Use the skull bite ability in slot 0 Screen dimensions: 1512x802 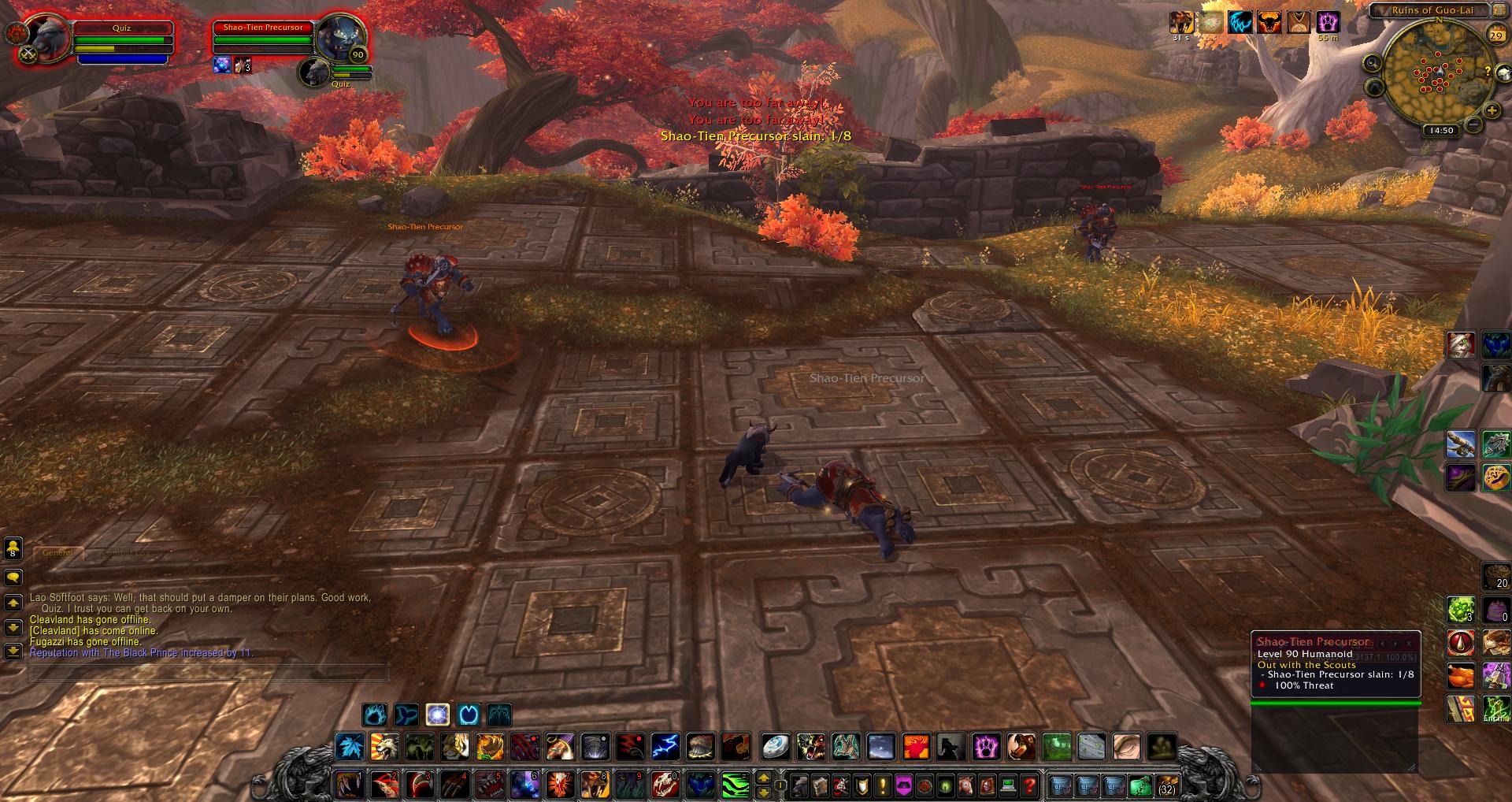pyautogui.click(x=664, y=785)
